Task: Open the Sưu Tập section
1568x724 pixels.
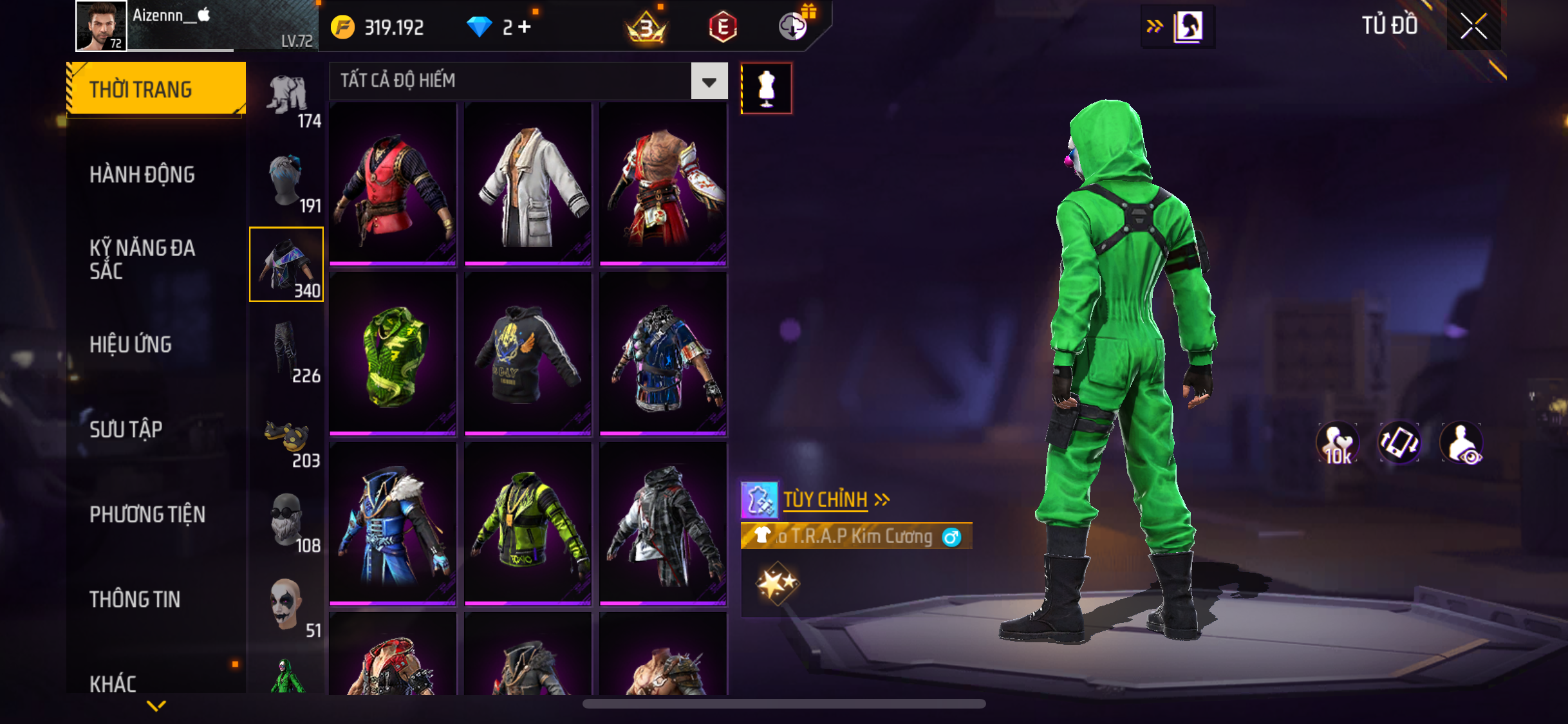Action: pyautogui.click(x=126, y=429)
